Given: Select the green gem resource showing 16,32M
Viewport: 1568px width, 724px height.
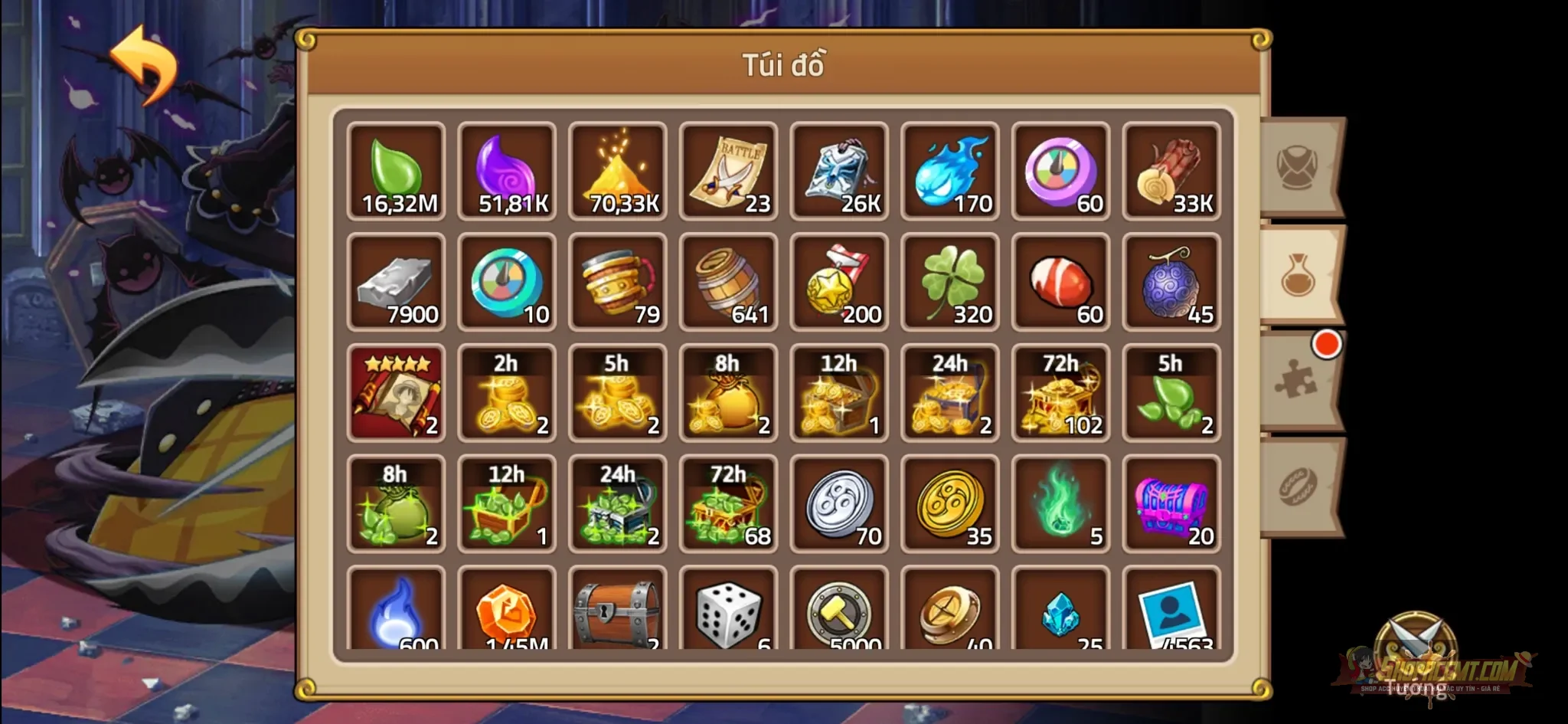Looking at the screenshot, I should [x=397, y=170].
